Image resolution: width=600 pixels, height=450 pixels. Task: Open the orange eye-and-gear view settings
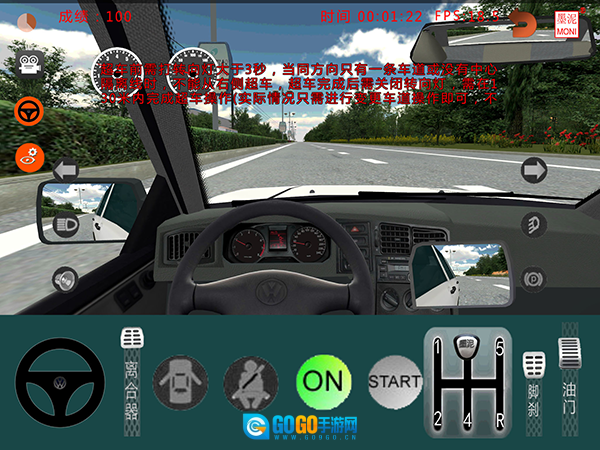30,156
